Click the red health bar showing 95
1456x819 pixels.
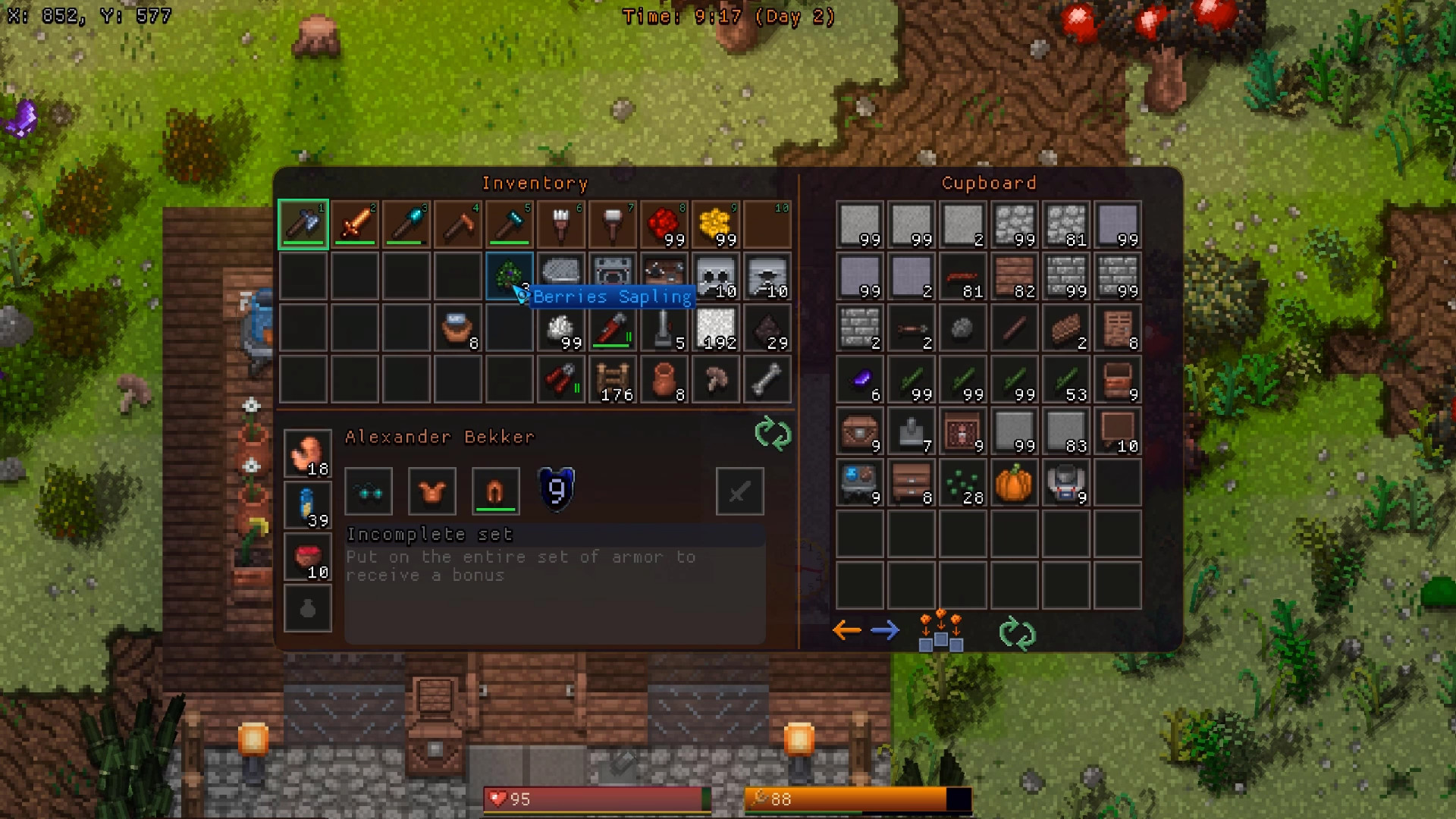coord(595,799)
